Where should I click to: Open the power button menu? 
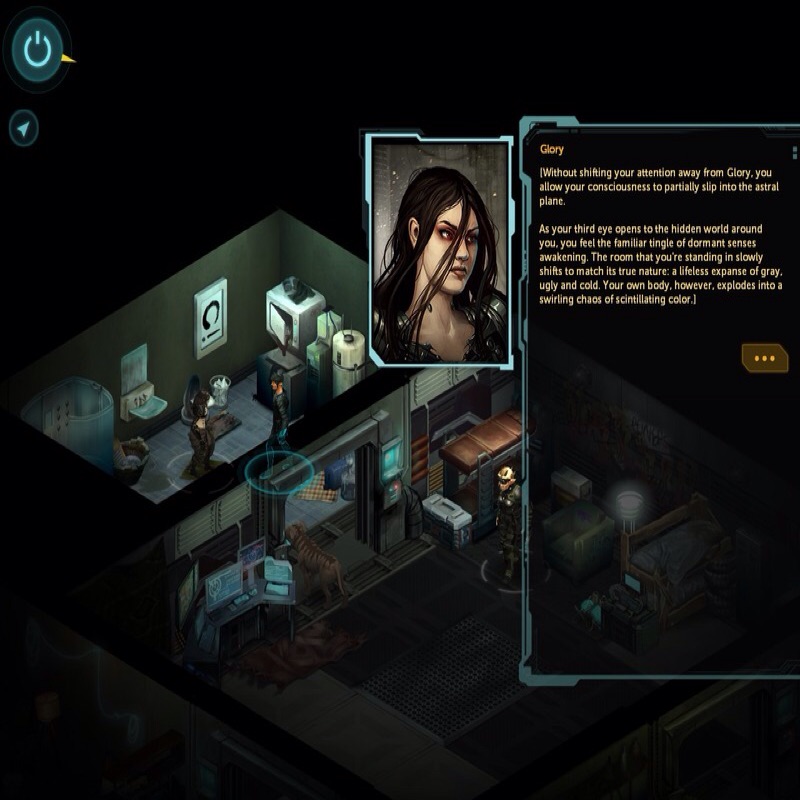point(37,48)
